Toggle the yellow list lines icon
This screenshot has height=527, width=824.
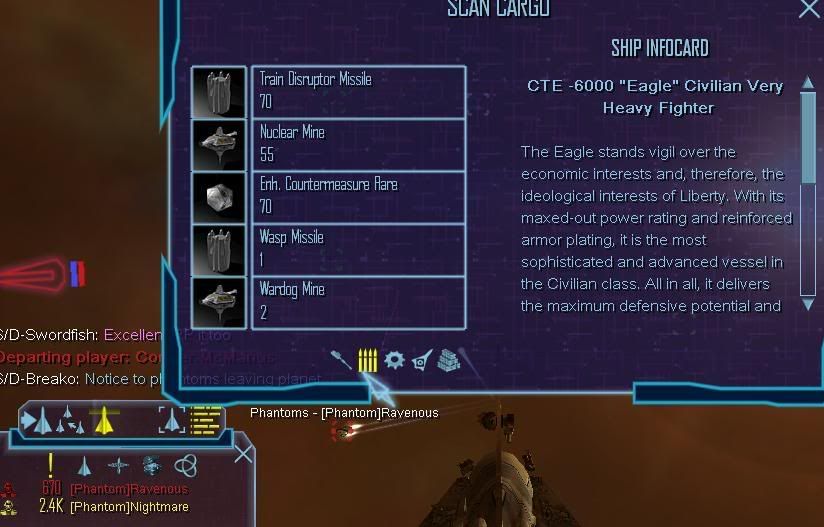coord(207,420)
